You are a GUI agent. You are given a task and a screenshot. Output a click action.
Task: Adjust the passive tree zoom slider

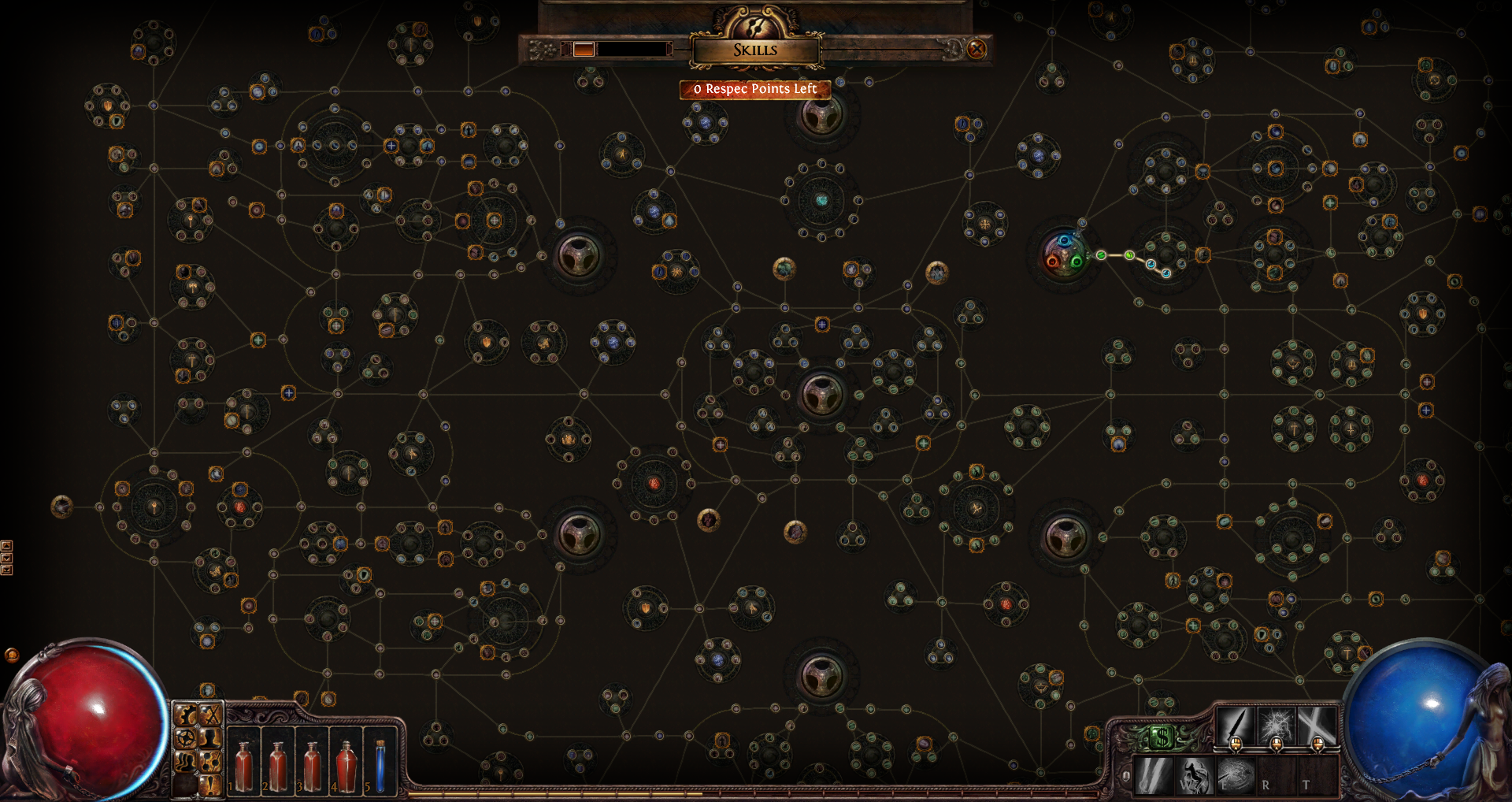[584, 50]
